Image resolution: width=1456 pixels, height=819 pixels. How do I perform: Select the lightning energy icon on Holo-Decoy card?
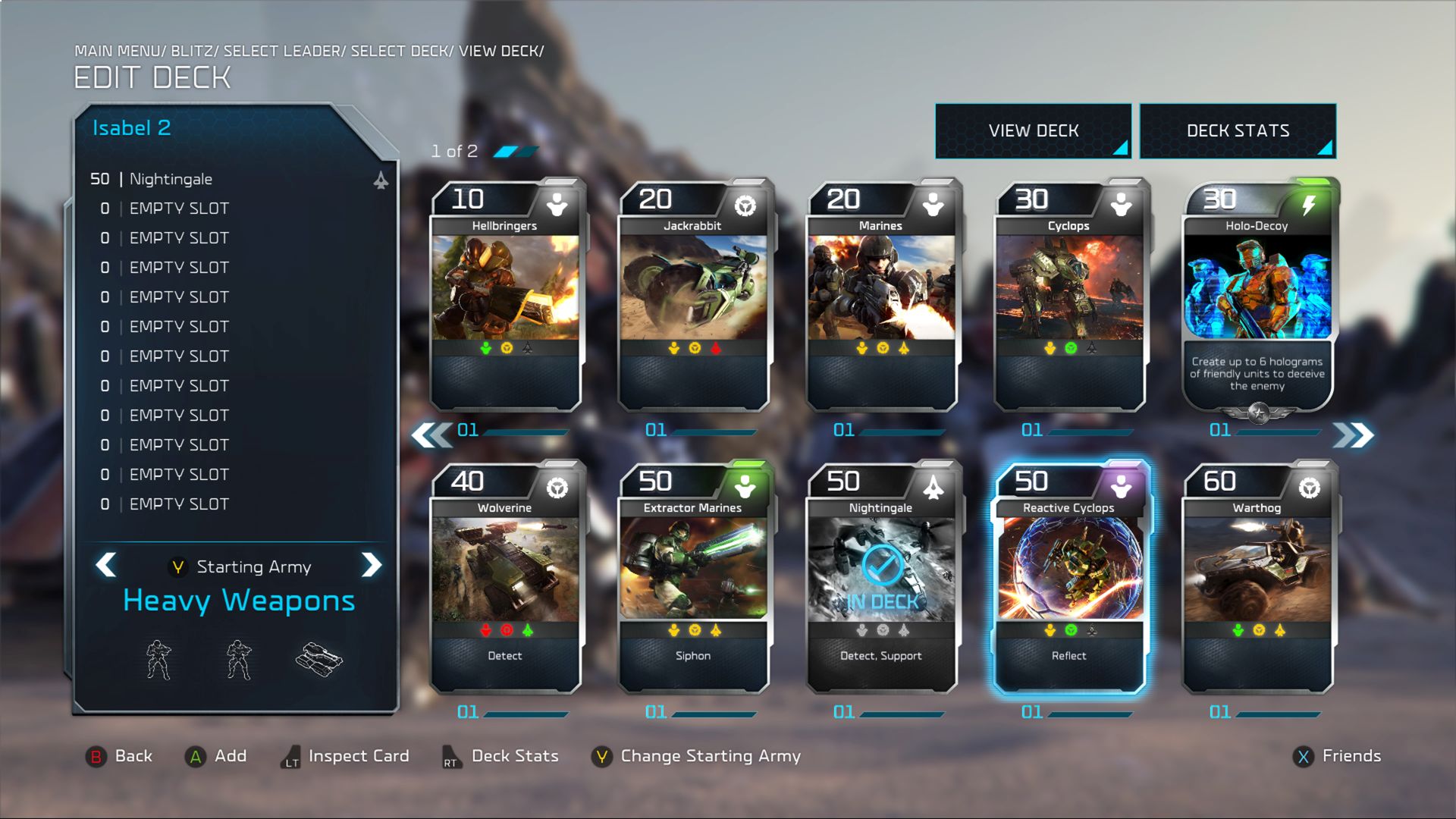tap(1307, 203)
